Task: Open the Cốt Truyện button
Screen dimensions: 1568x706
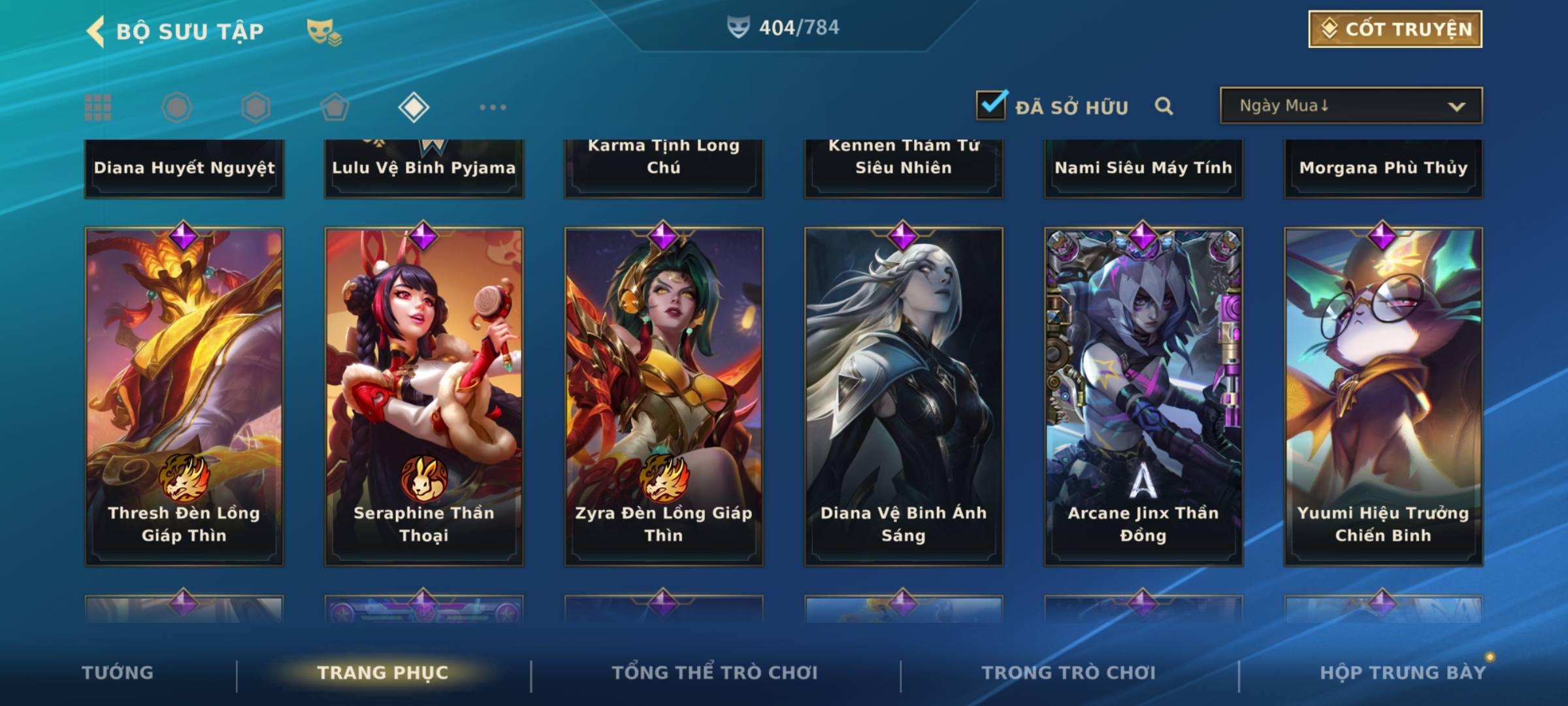Action: tap(1395, 29)
